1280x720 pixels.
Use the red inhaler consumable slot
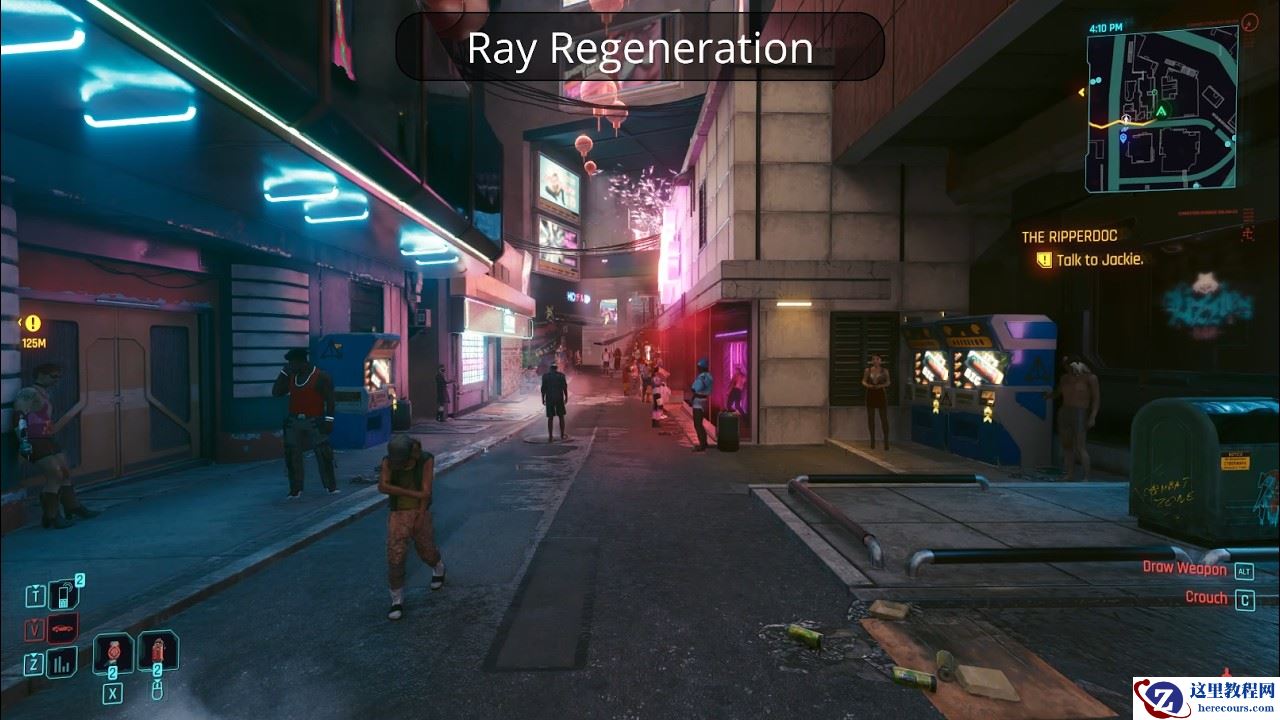pos(157,651)
